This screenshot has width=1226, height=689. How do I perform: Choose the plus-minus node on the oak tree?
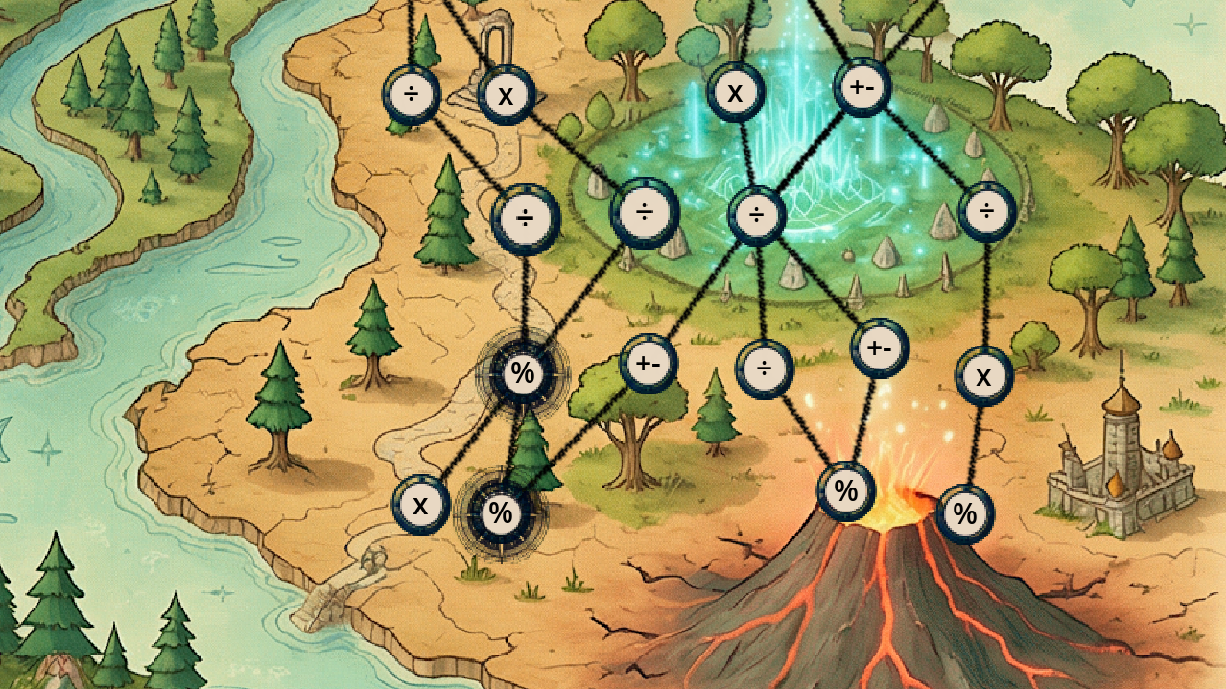pos(648,362)
